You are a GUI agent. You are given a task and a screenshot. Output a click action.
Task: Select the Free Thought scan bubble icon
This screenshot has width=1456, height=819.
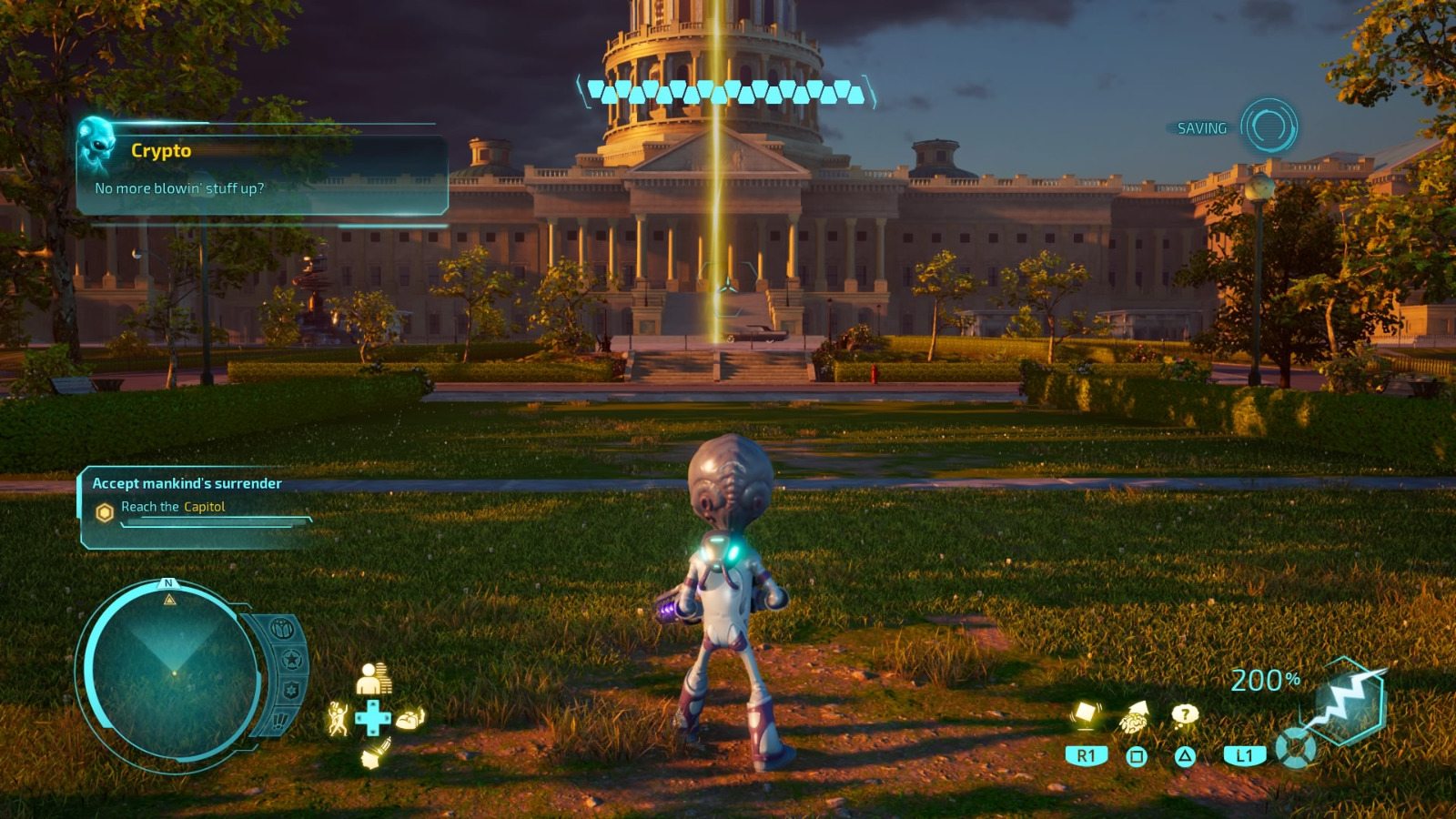click(x=1185, y=714)
